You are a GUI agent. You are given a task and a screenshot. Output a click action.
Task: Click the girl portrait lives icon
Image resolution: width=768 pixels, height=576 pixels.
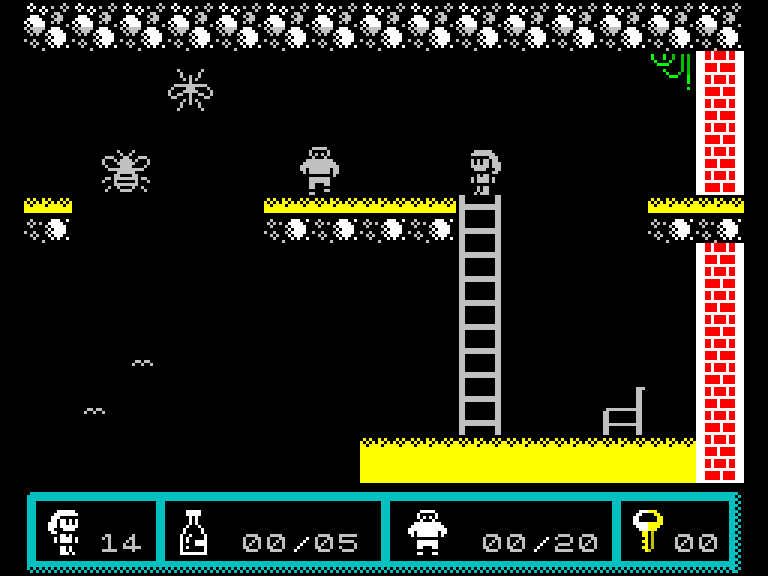pyautogui.click(x=65, y=532)
